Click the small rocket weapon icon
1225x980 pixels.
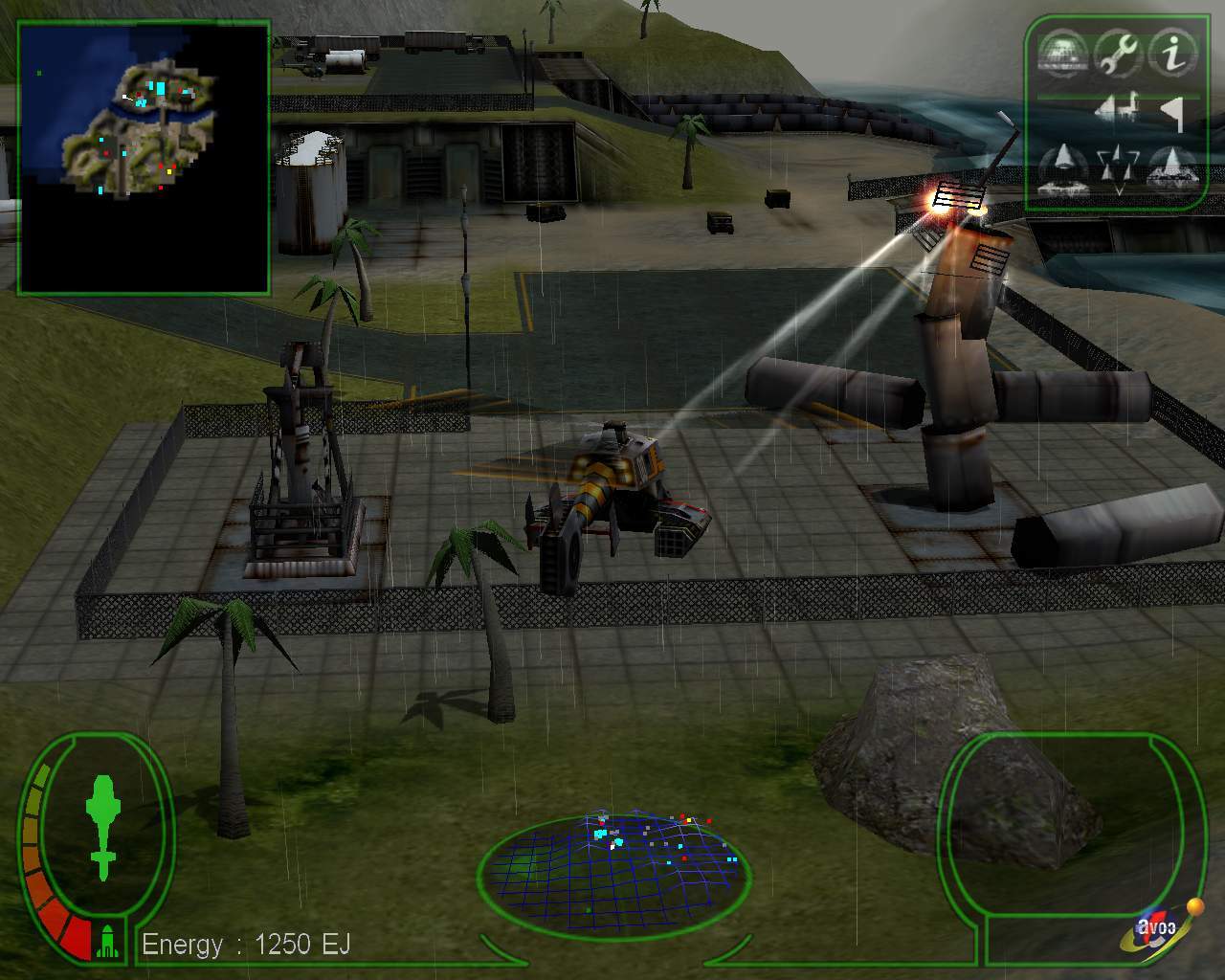click(x=108, y=942)
